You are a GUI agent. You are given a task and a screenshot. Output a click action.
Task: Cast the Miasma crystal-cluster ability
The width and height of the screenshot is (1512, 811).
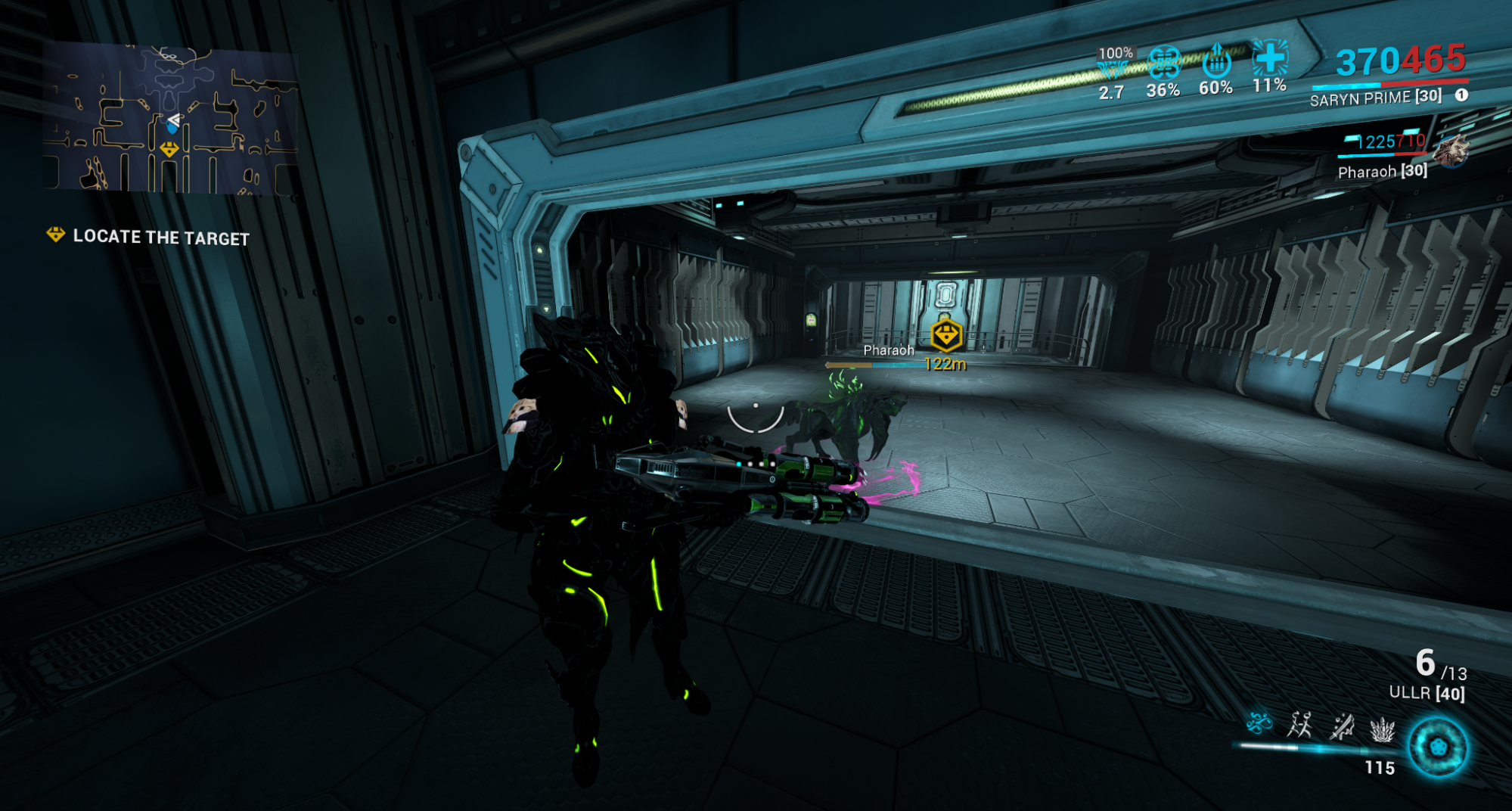(x=1382, y=729)
